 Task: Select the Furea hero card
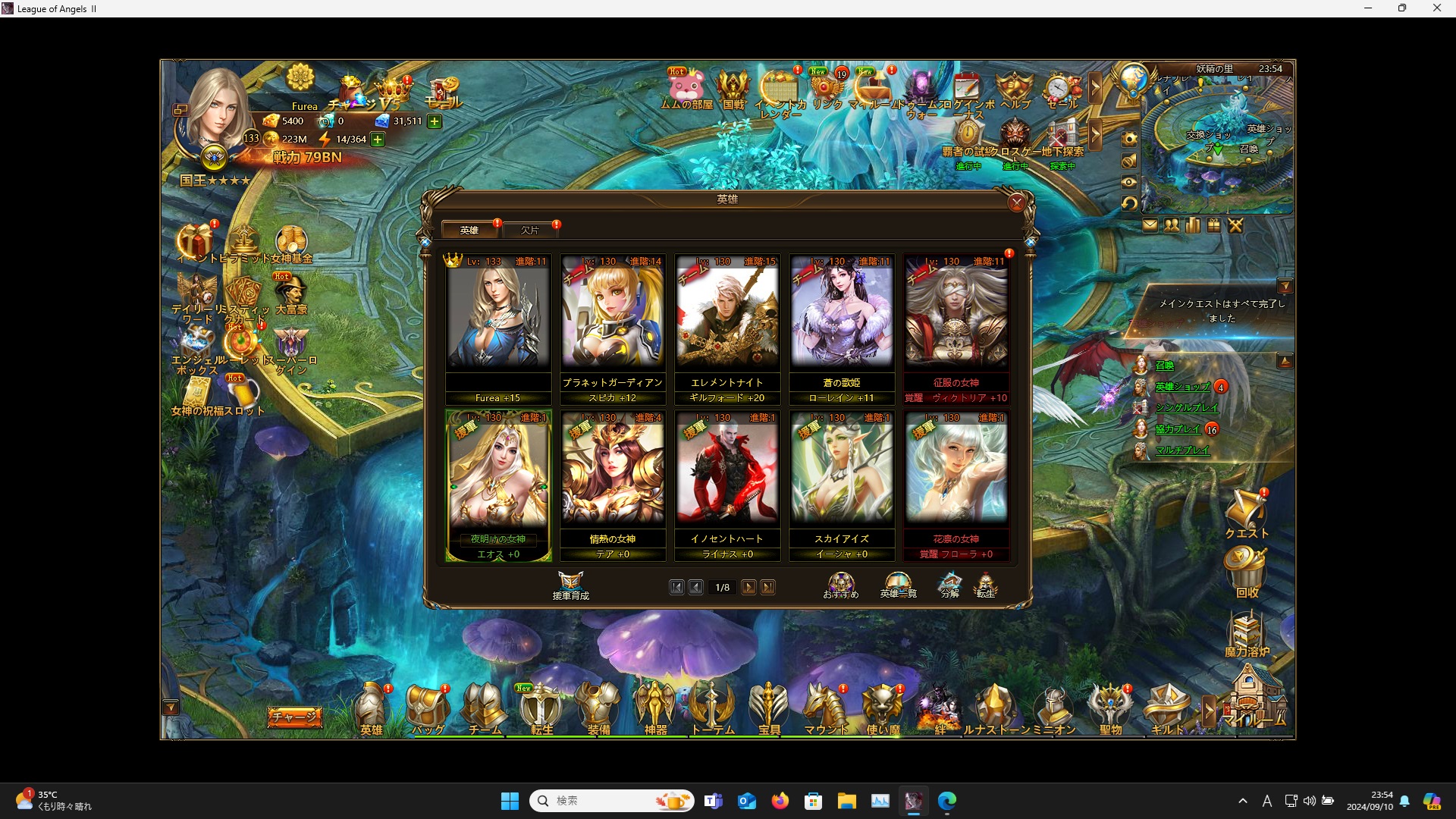tap(498, 318)
